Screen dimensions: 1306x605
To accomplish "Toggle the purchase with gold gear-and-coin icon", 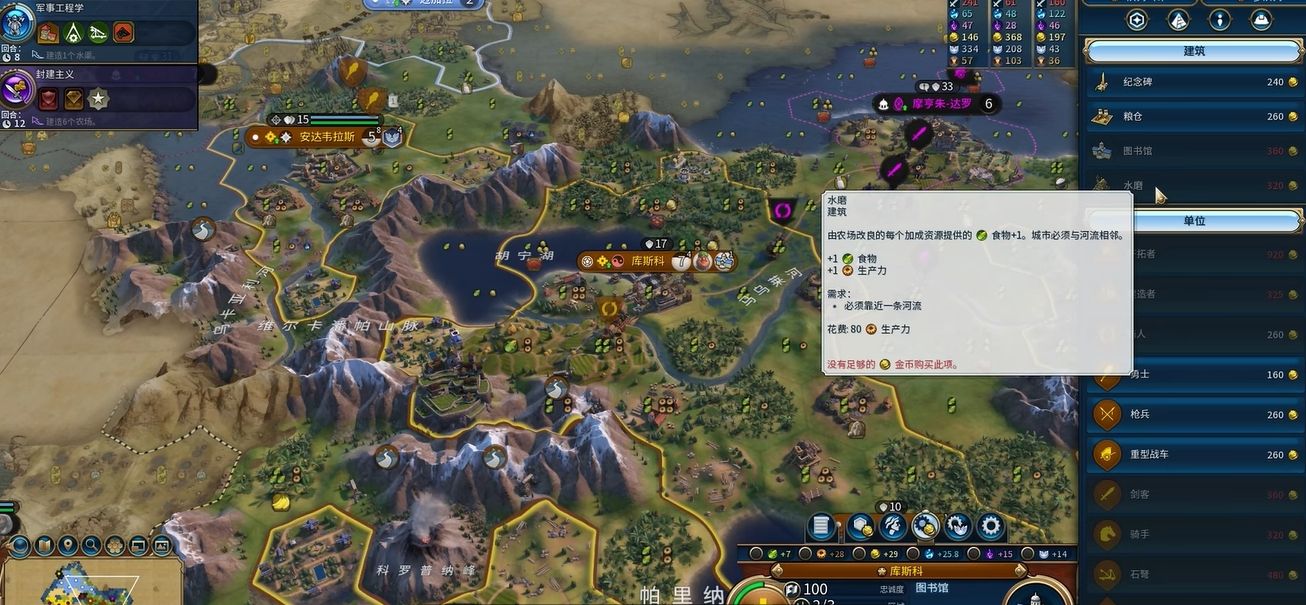I will [926, 525].
